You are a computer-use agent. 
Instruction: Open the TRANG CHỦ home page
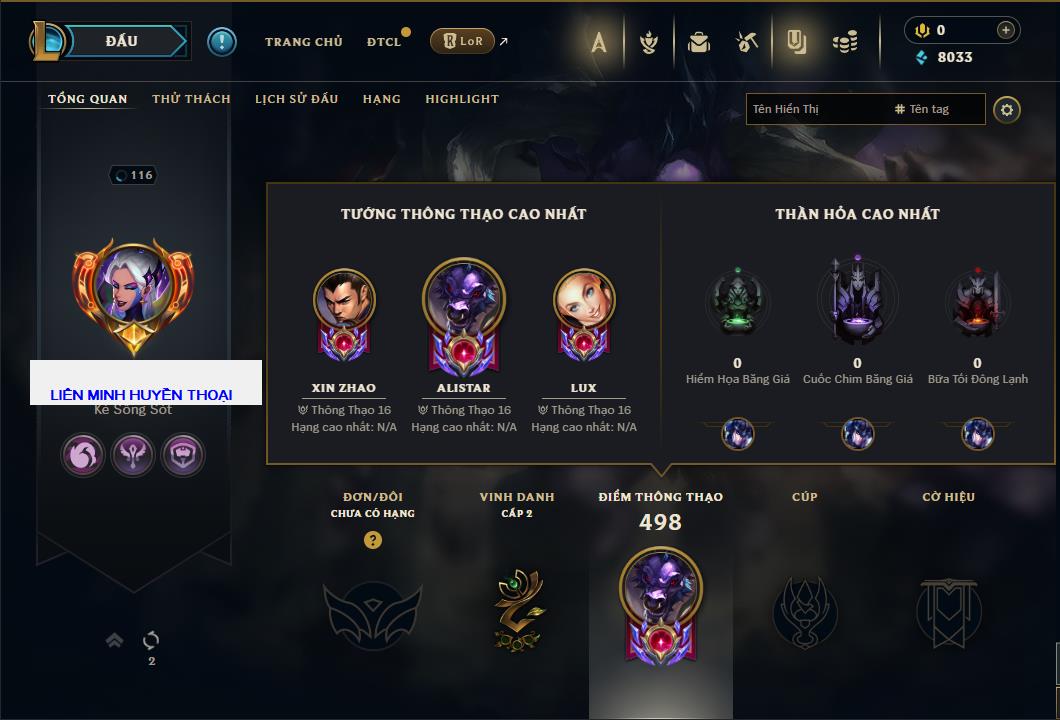(303, 42)
